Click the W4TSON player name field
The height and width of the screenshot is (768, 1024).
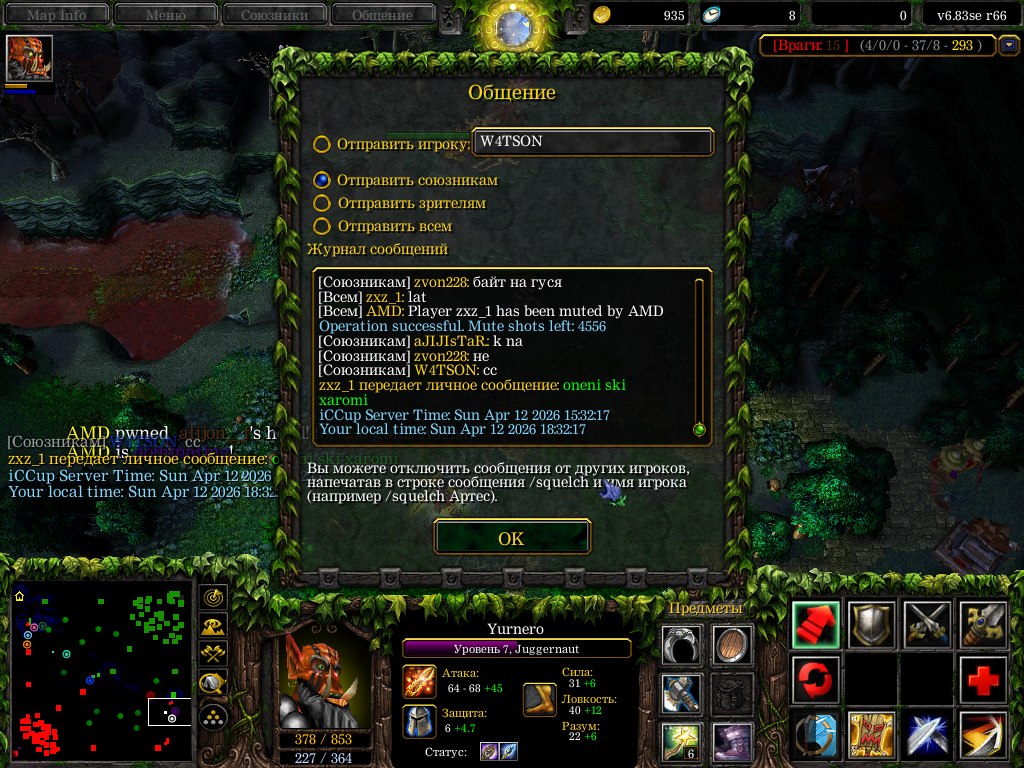pos(593,142)
